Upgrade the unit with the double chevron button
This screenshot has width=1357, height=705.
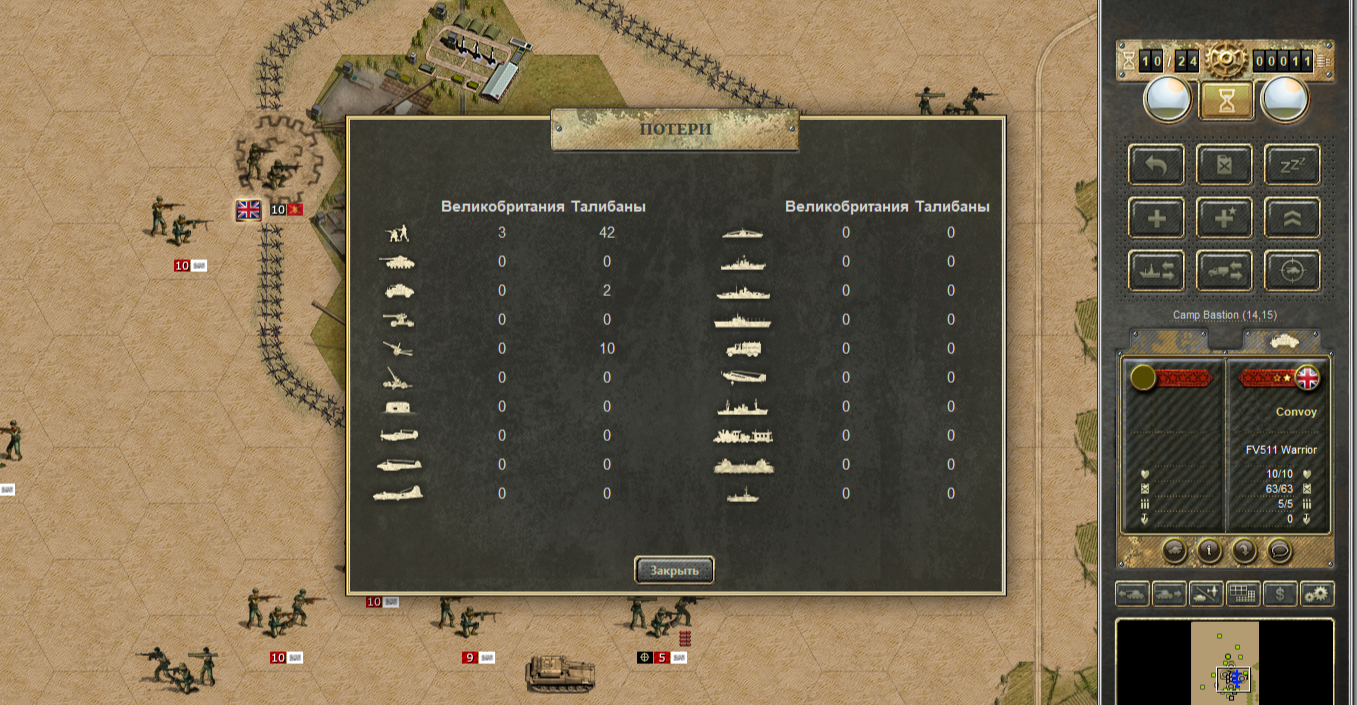click(1292, 218)
